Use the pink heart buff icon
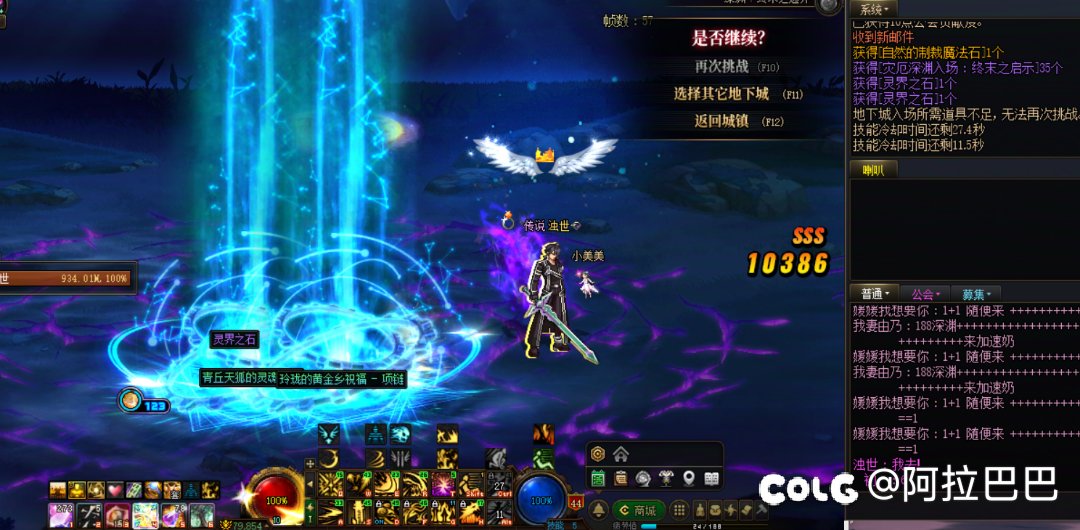Image resolution: width=1080 pixels, height=530 pixels. 114,490
